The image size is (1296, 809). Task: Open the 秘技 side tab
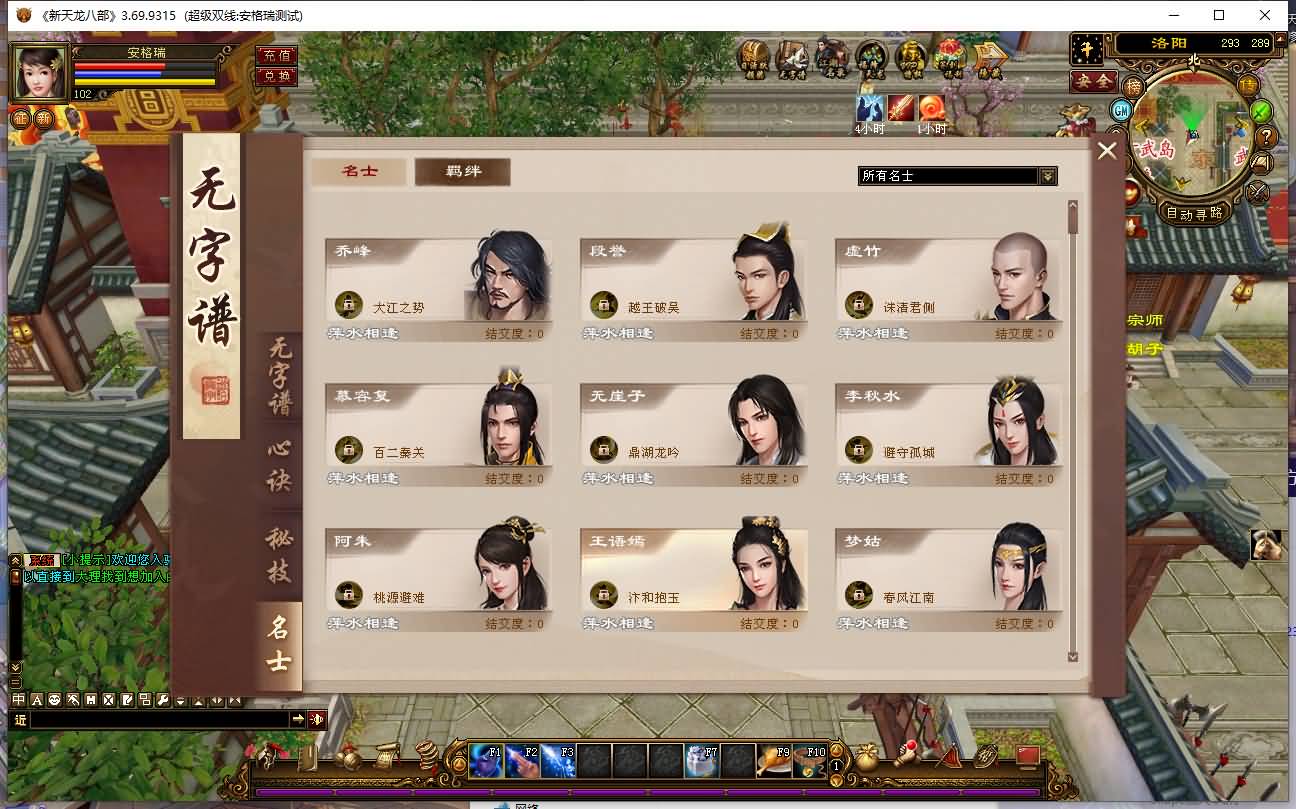click(279, 555)
